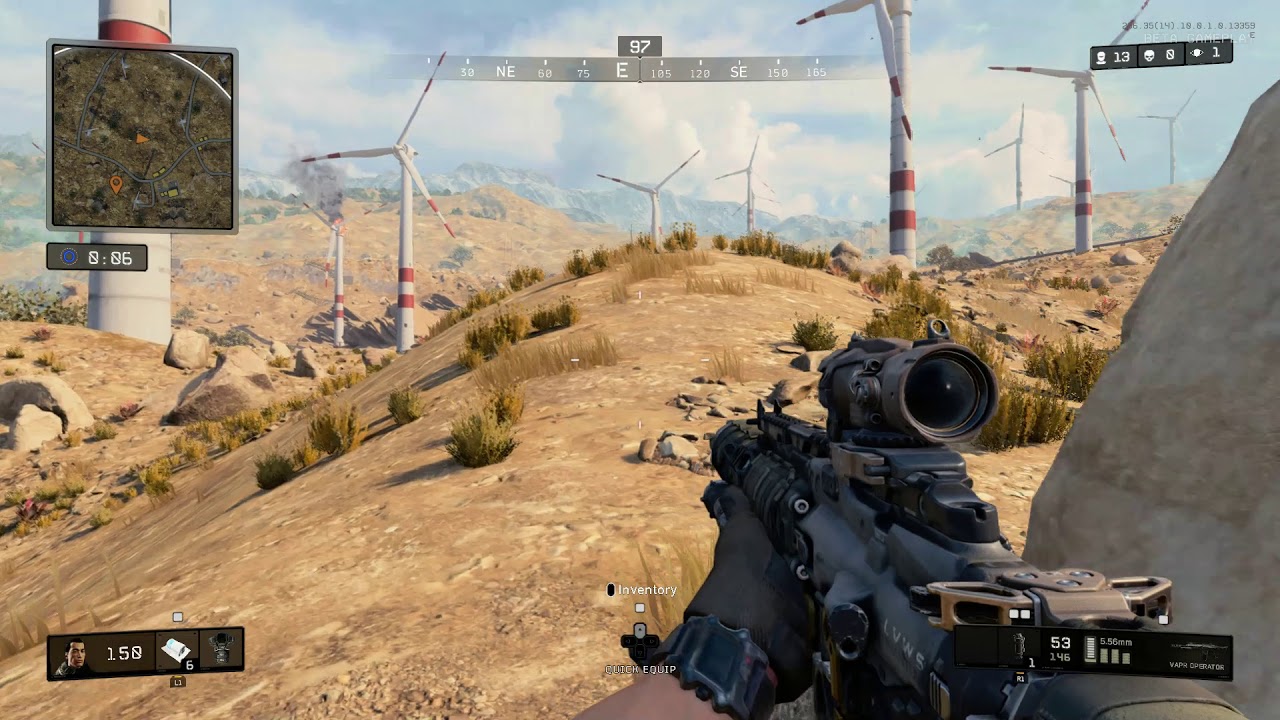The height and width of the screenshot is (720, 1280).
Task: Open the minimap
Action: coord(142,138)
